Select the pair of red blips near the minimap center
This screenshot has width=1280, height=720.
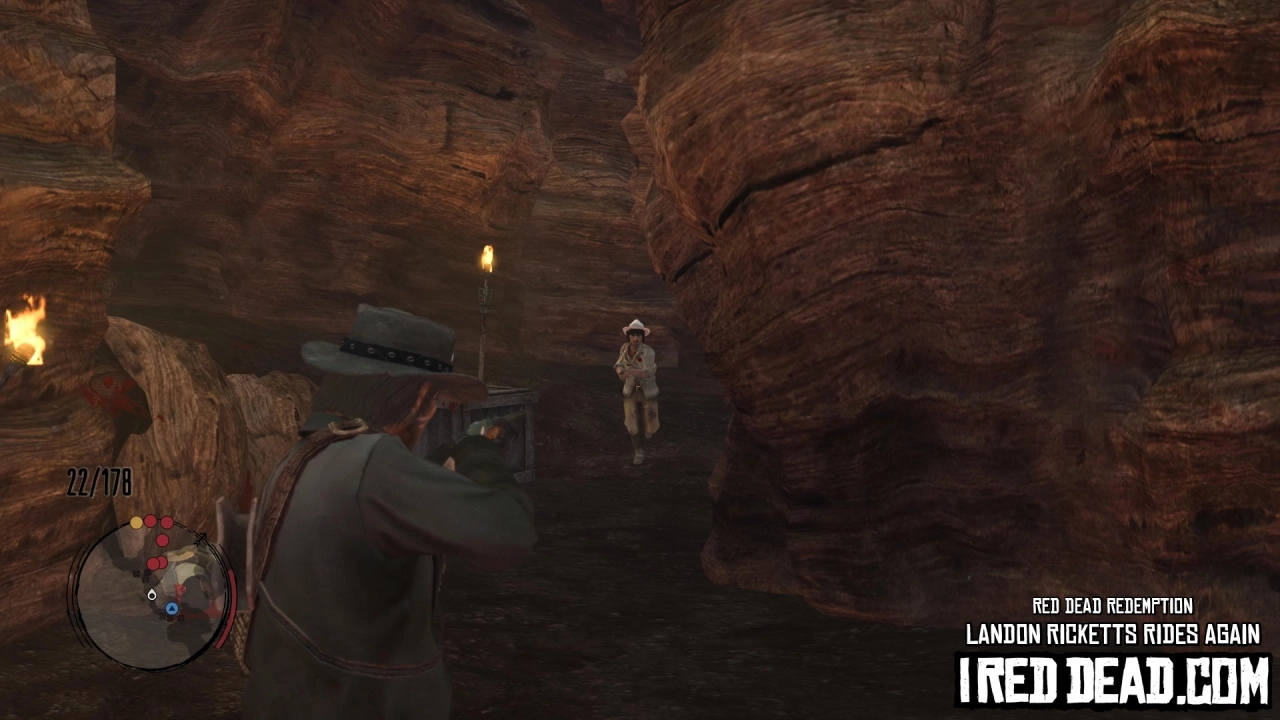[157, 563]
